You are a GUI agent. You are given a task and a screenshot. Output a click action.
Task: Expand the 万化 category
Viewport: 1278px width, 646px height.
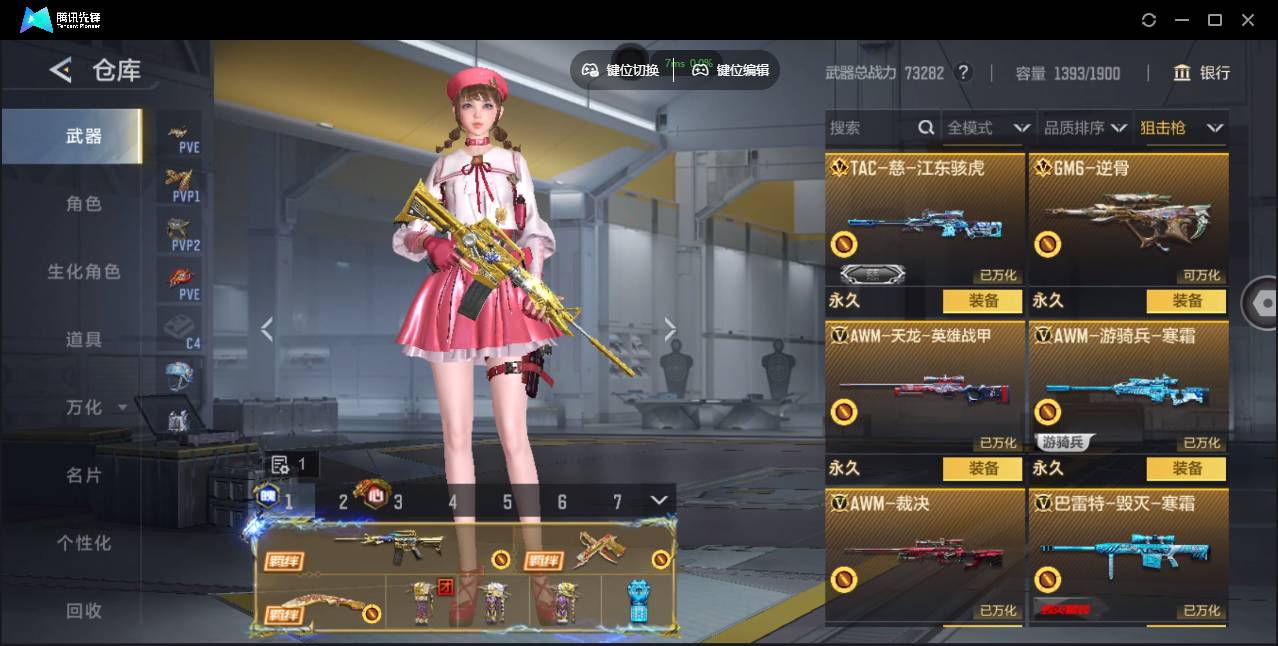[x=96, y=407]
